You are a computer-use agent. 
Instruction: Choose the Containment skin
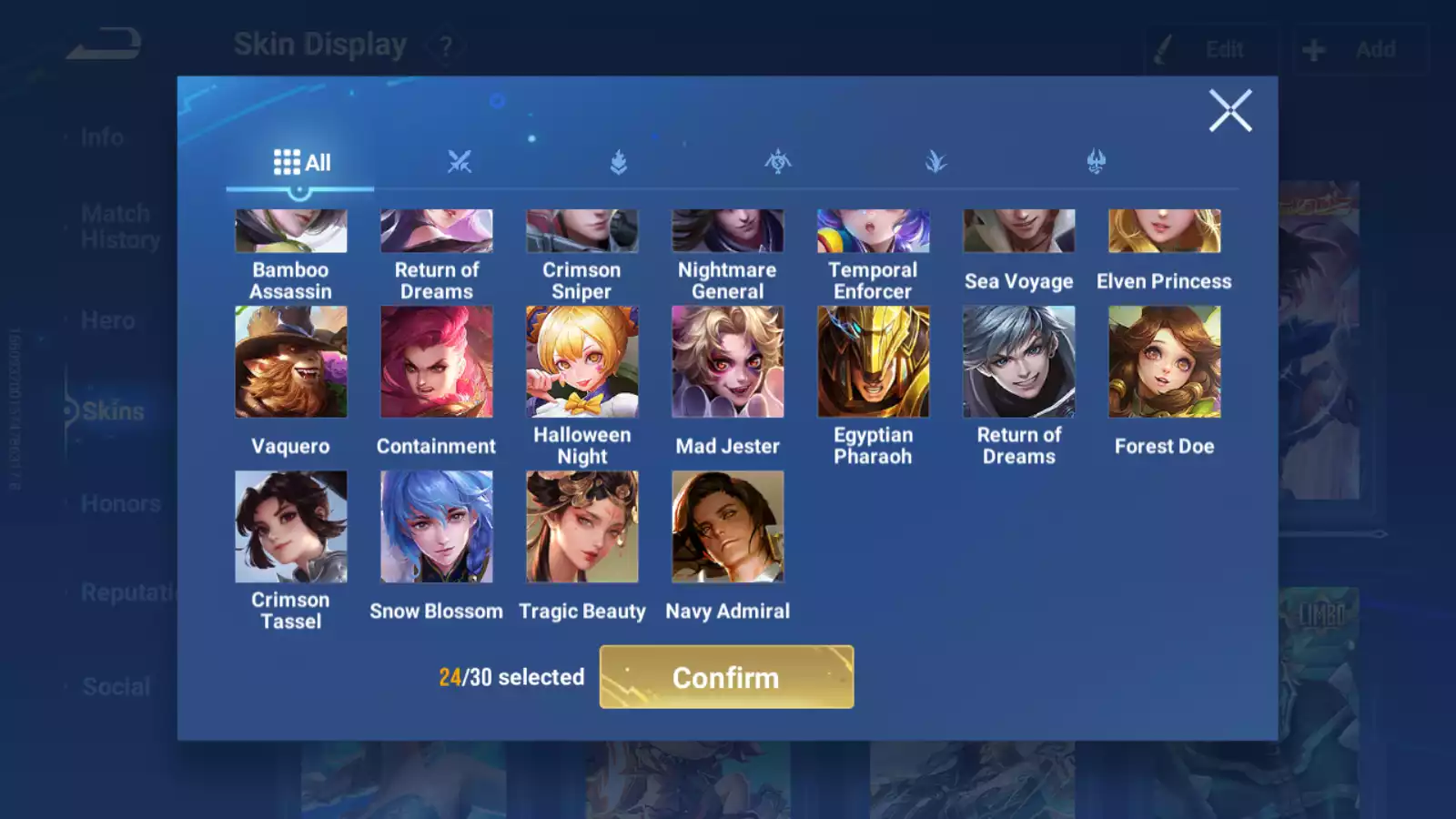(437, 362)
